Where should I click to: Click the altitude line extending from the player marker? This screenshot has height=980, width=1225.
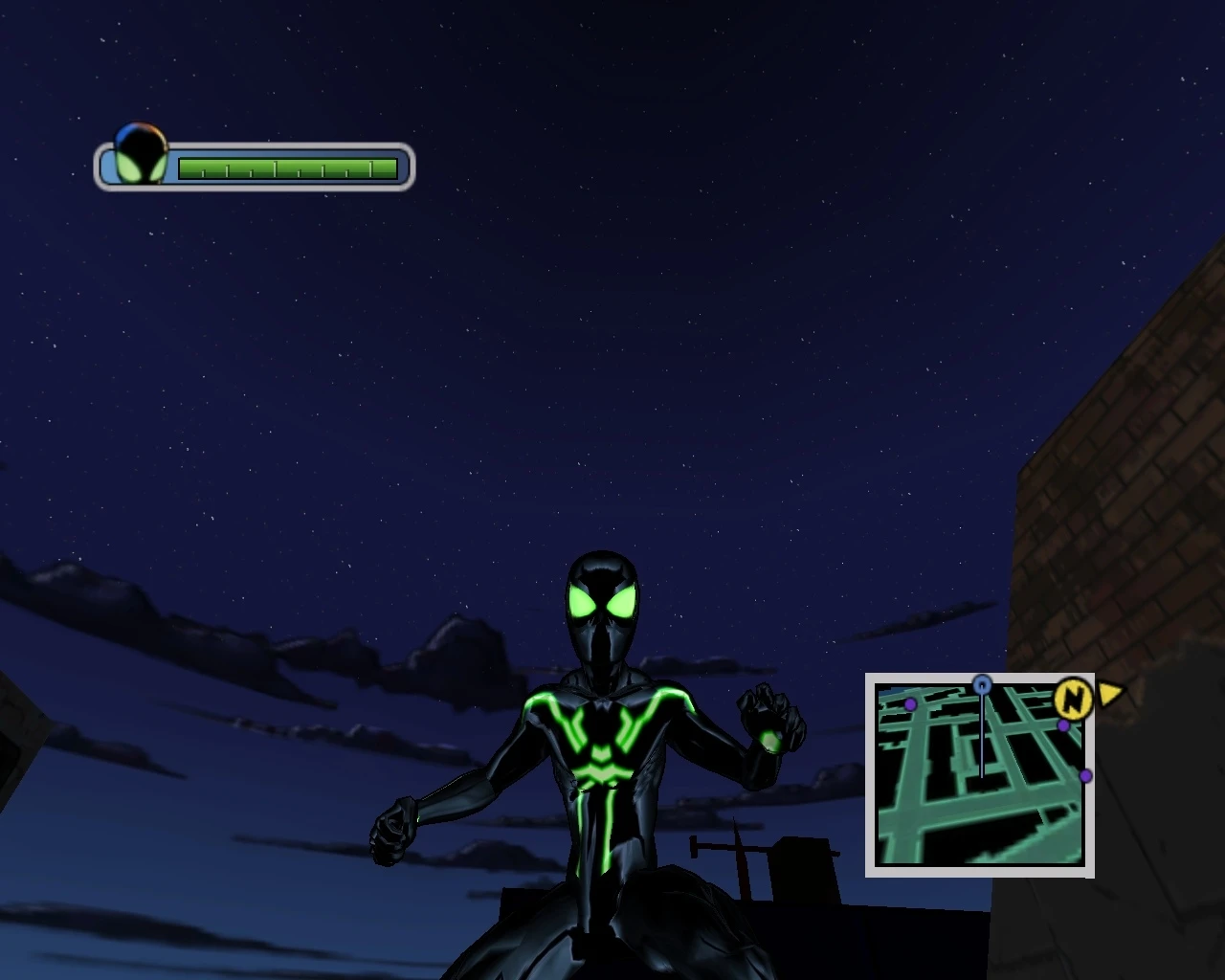[981, 737]
